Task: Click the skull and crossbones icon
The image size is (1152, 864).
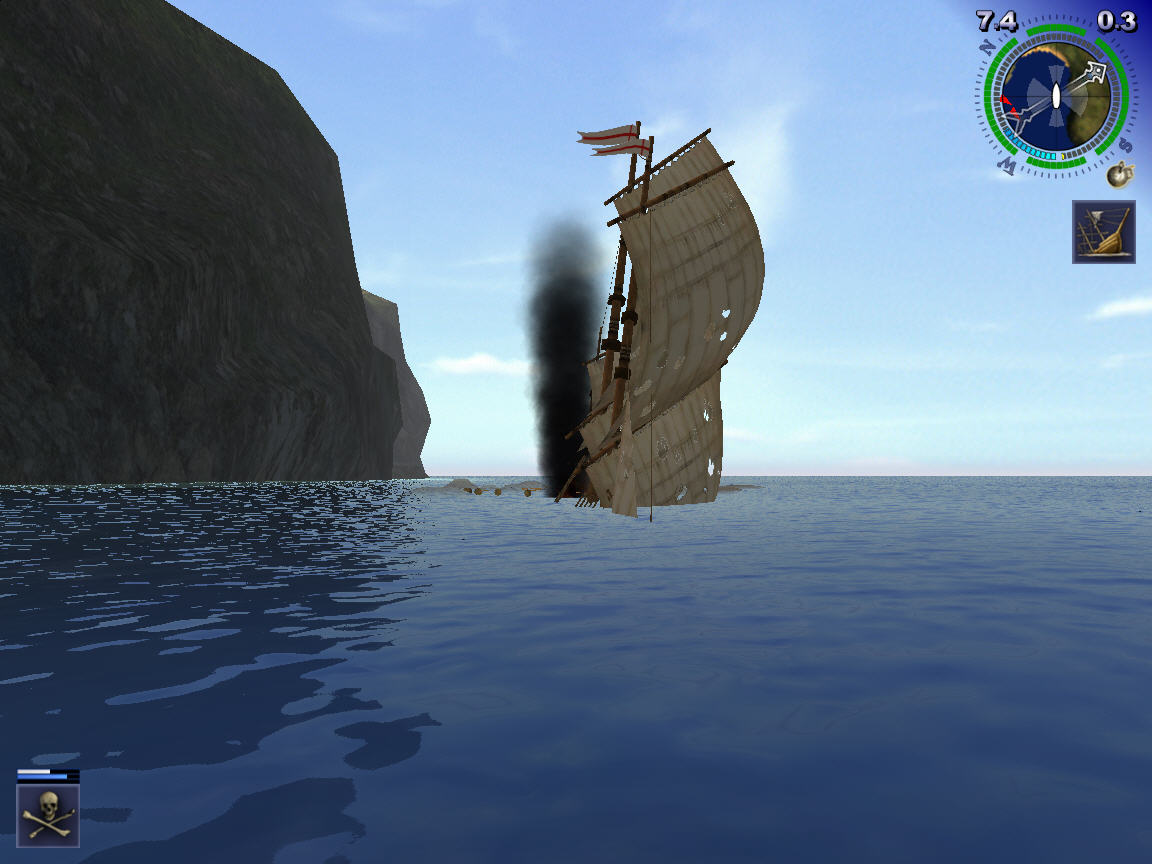Action: point(48,816)
